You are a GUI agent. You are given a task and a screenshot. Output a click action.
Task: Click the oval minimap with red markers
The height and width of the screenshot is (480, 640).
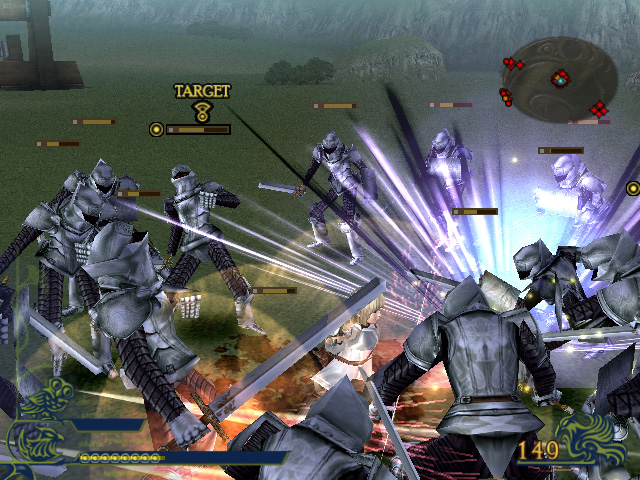pyautogui.click(x=559, y=77)
